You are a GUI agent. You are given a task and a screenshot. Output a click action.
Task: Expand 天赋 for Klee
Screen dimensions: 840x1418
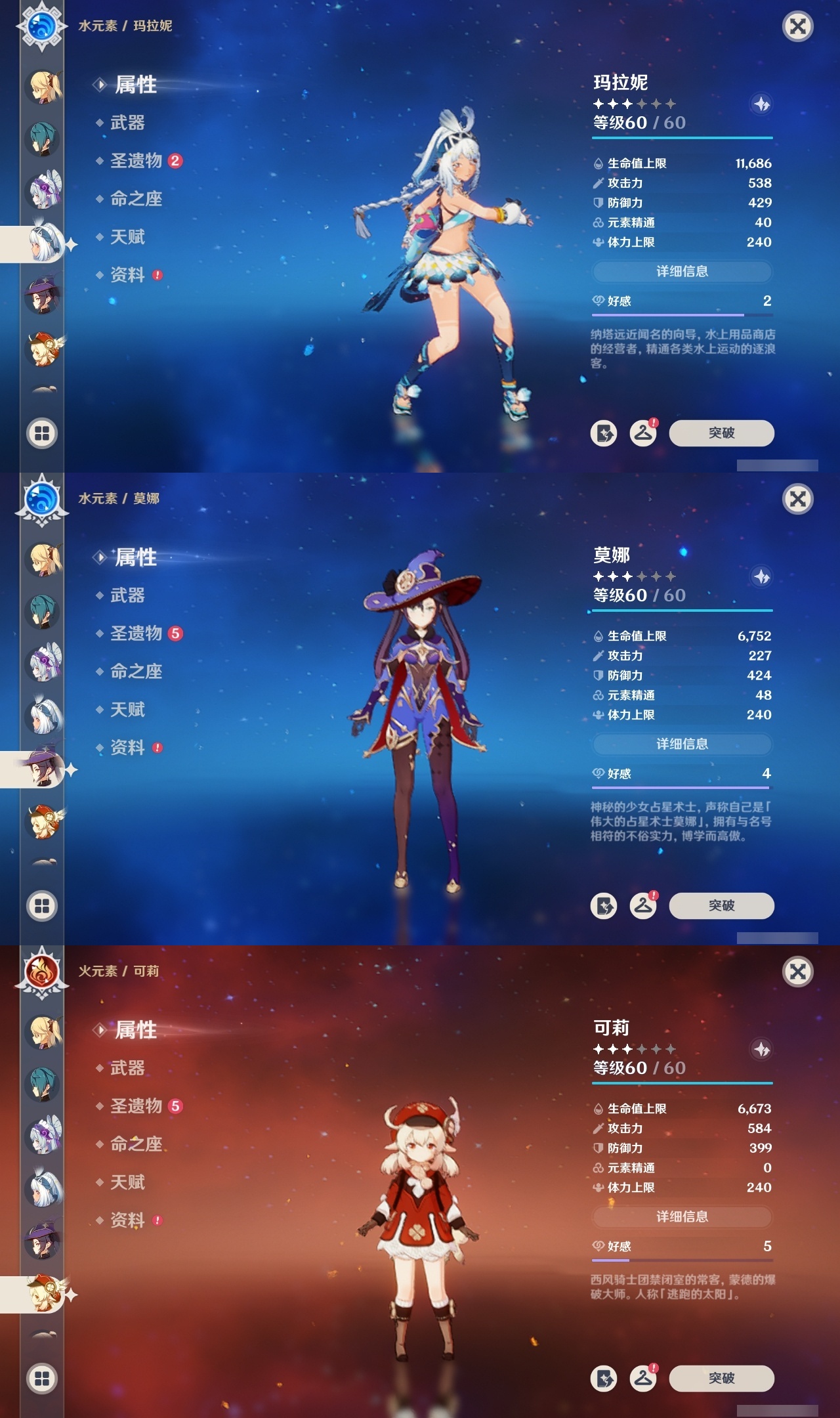click(129, 1182)
